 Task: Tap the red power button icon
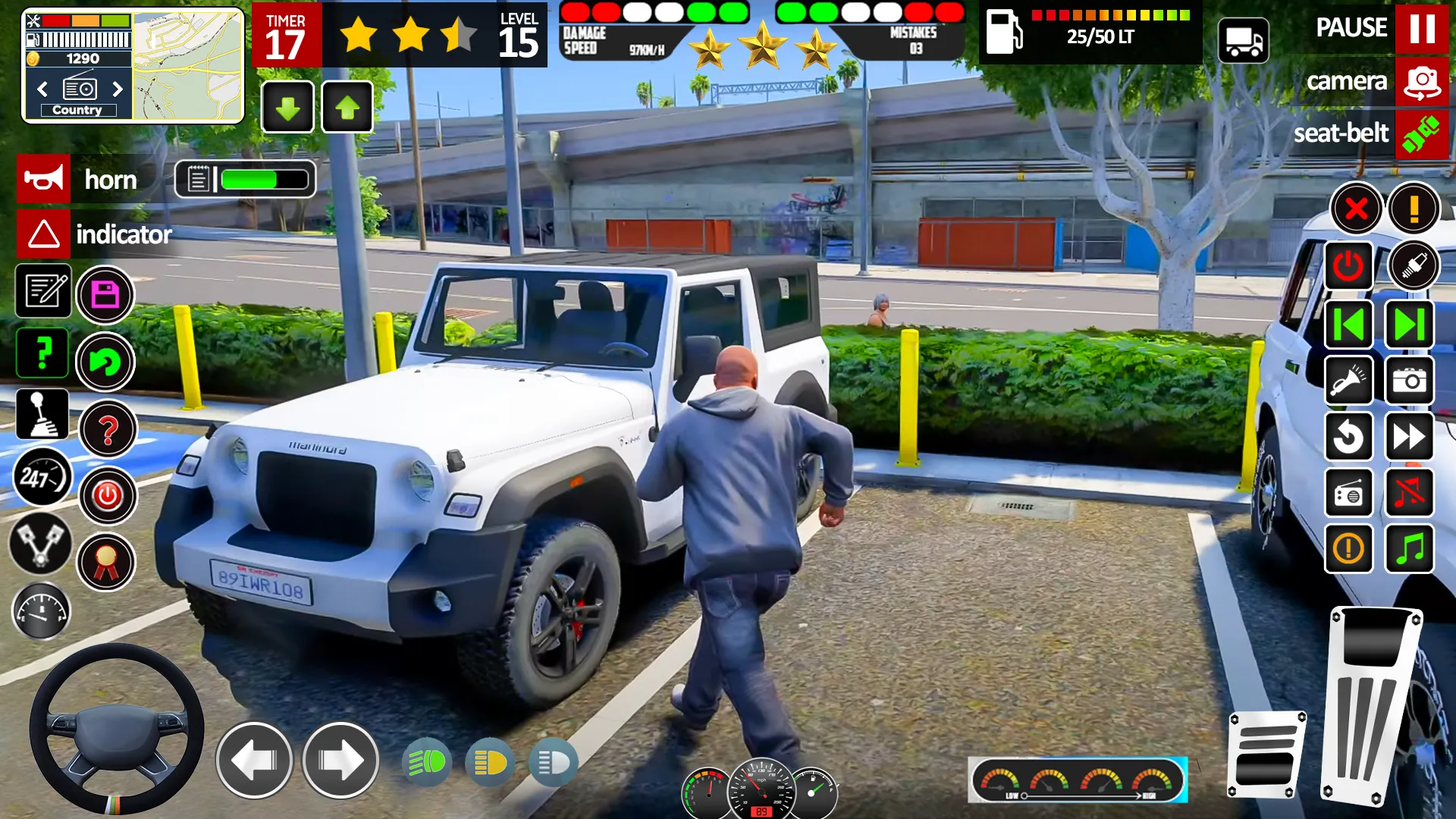[x=1350, y=265]
